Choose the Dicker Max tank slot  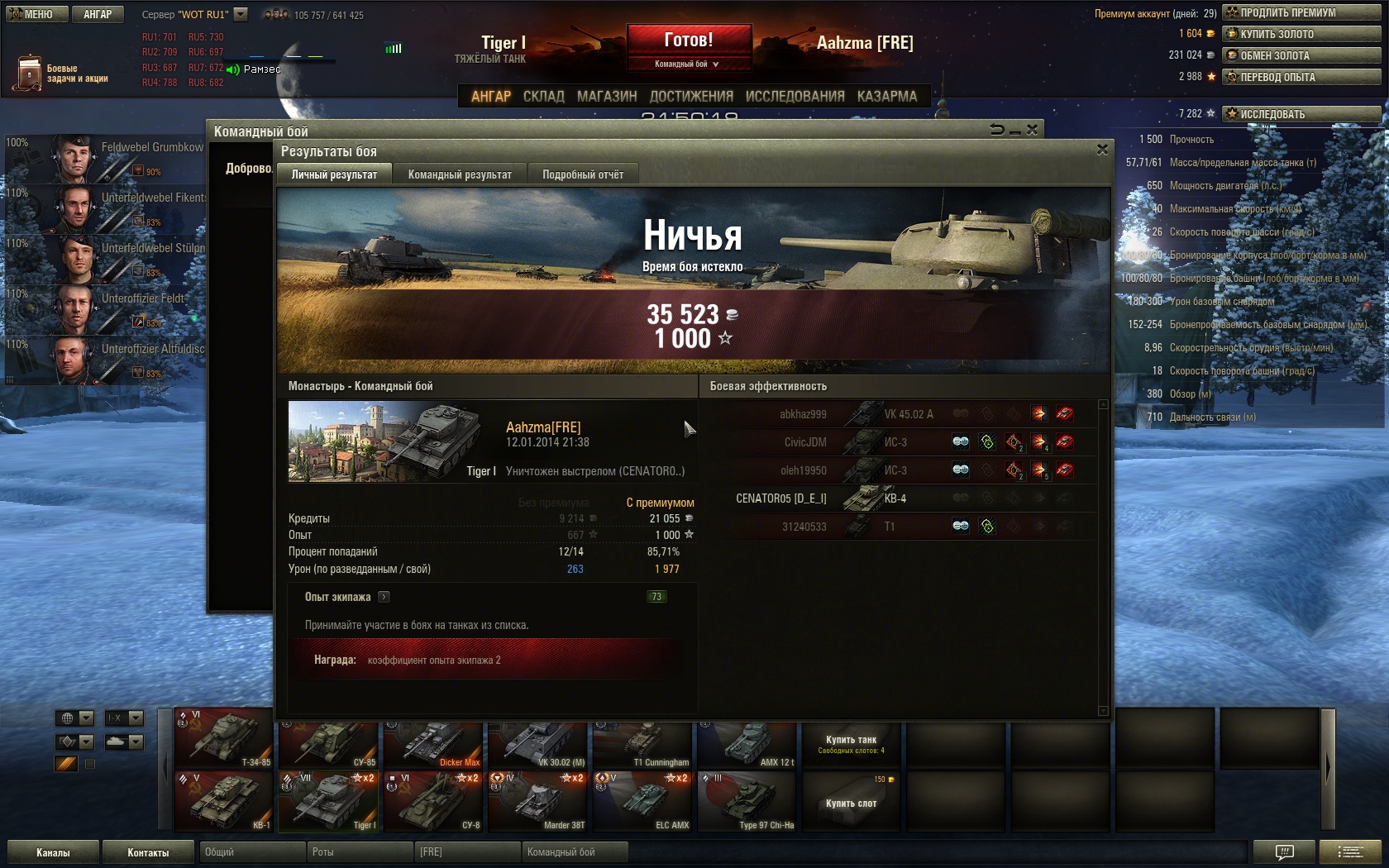[432, 743]
